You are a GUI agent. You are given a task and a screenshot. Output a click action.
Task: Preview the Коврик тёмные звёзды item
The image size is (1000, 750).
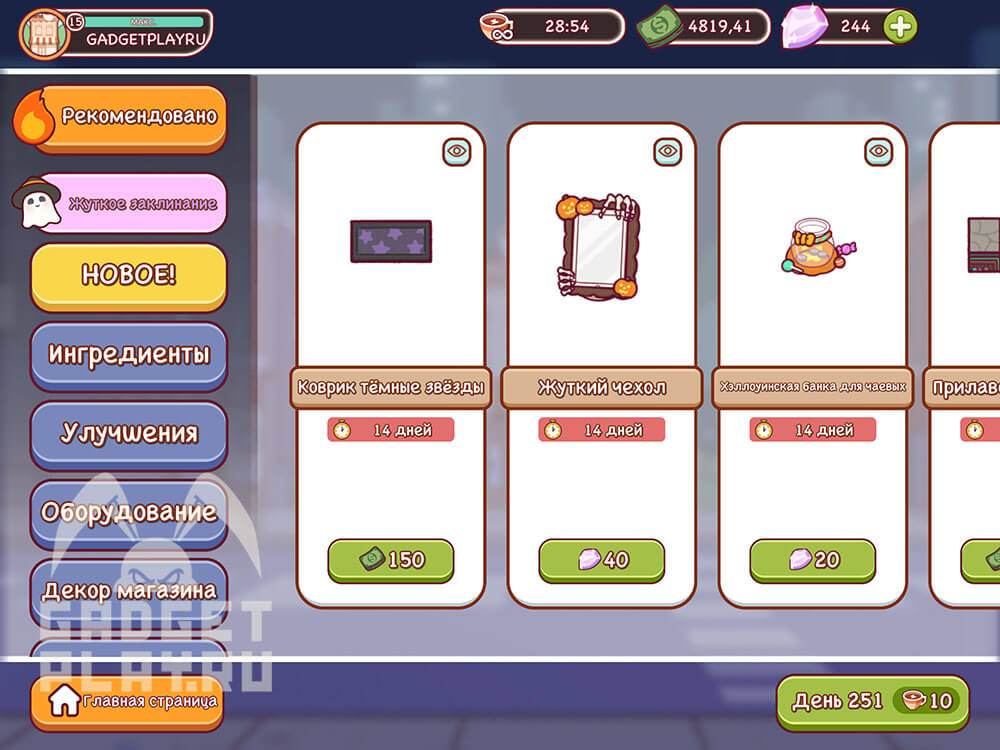457,152
